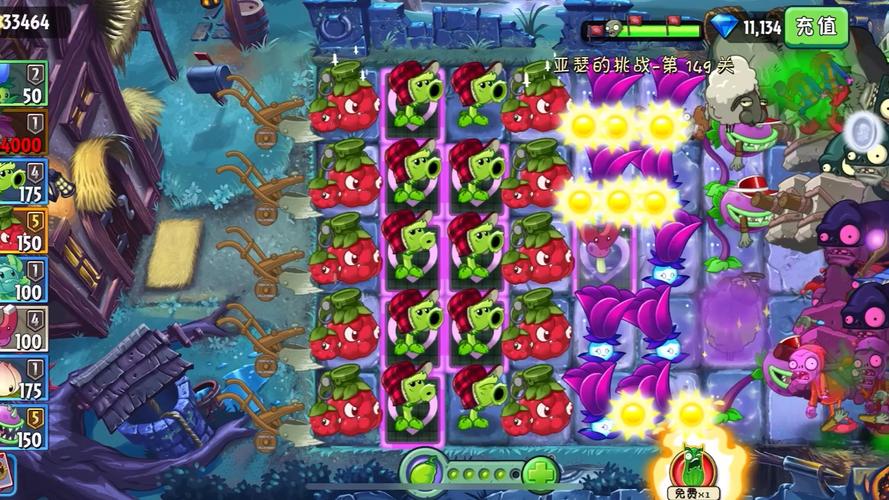Choose the pink bulb 175-sun seed packet

(x=22, y=378)
